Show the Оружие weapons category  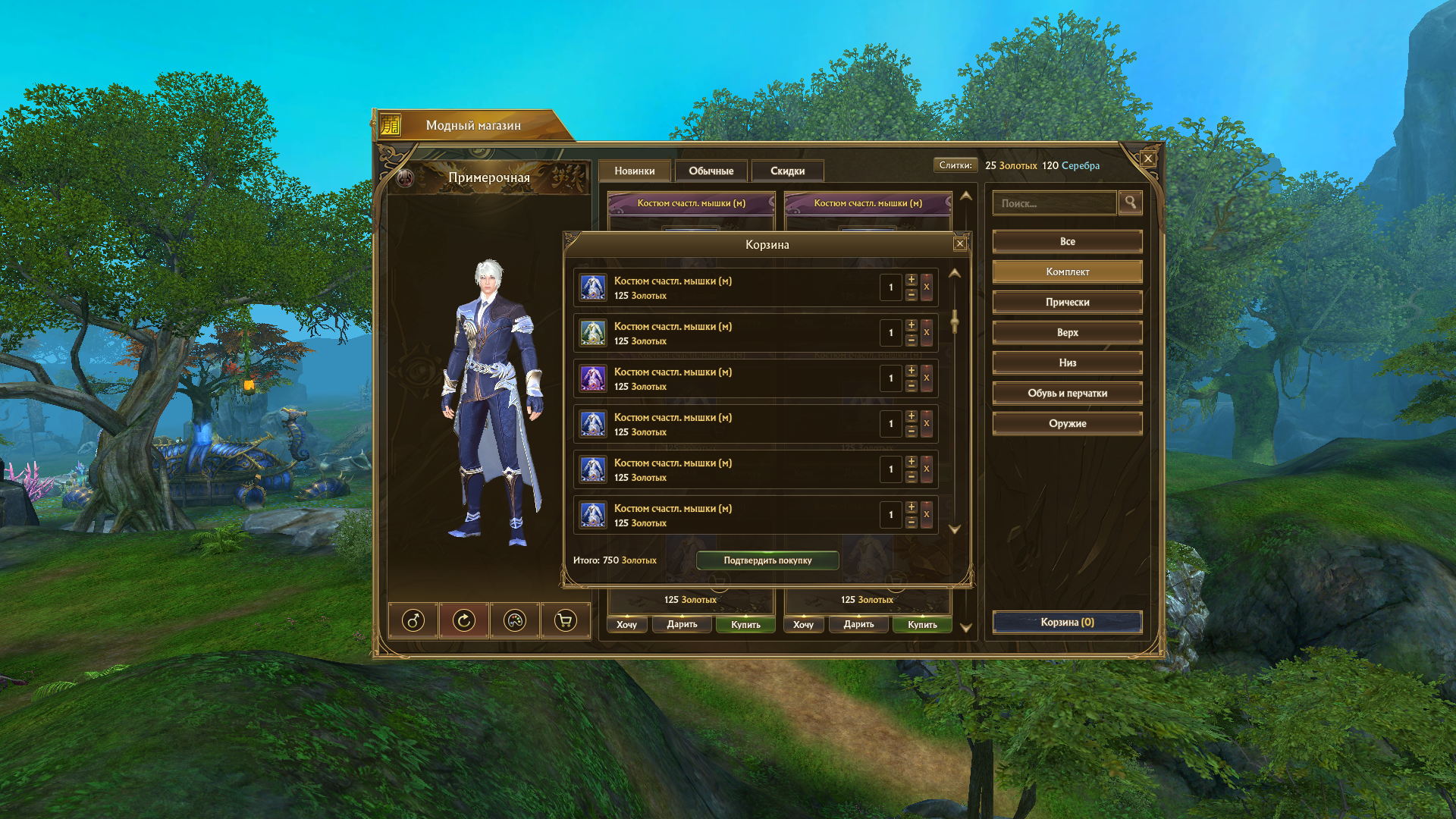click(1067, 423)
